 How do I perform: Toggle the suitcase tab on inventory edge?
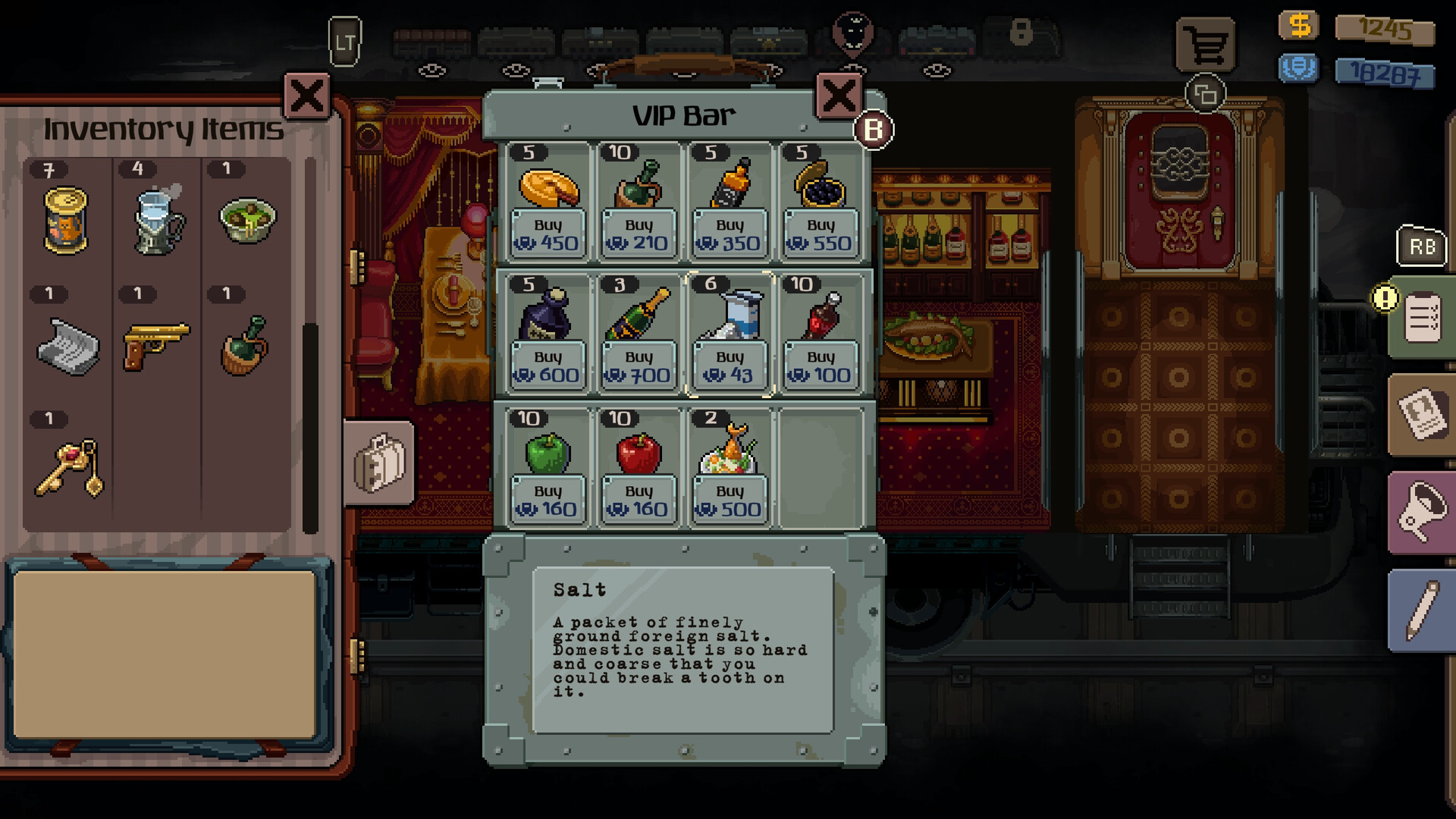(378, 464)
